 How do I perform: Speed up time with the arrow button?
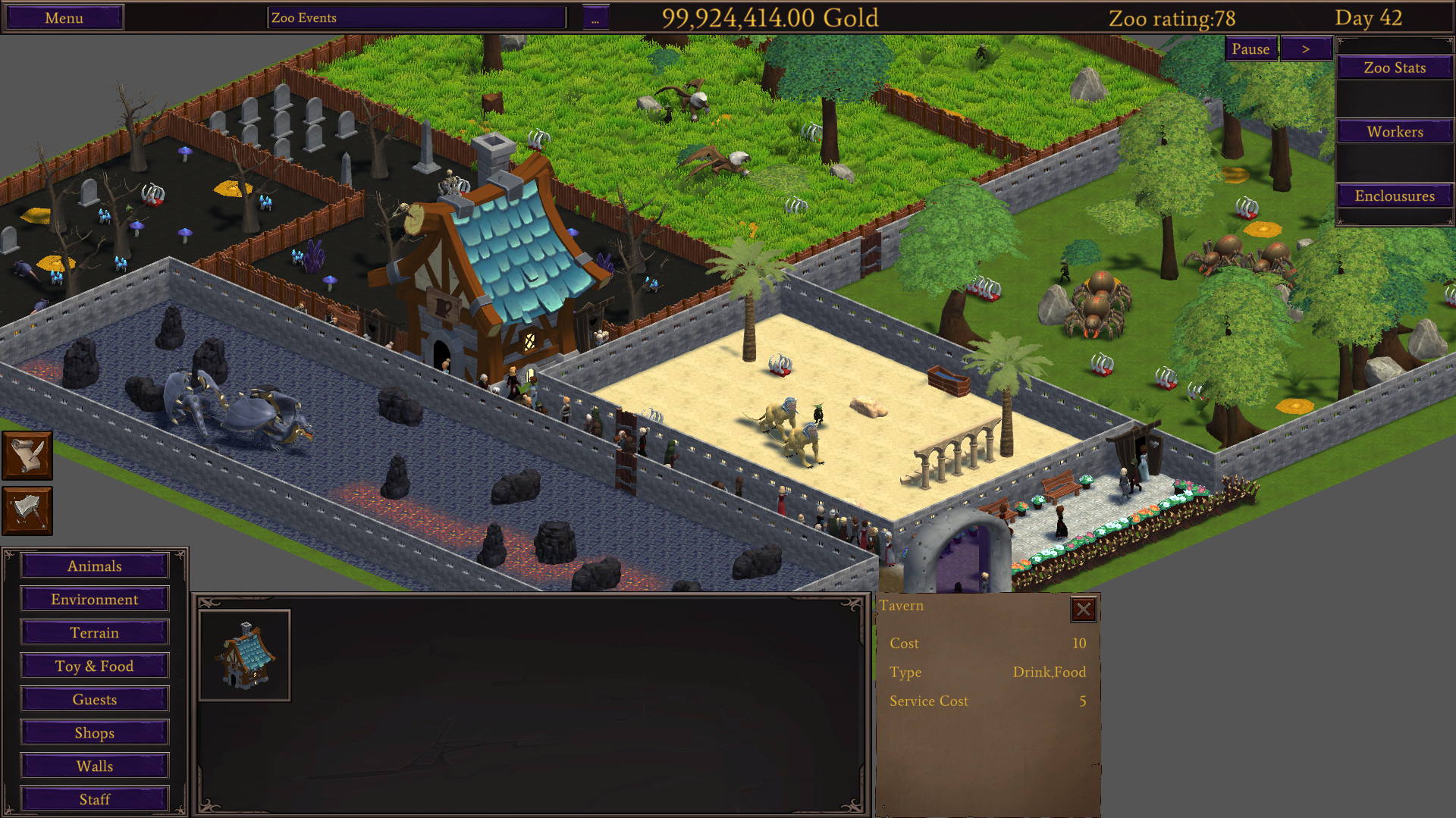pyautogui.click(x=1306, y=48)
